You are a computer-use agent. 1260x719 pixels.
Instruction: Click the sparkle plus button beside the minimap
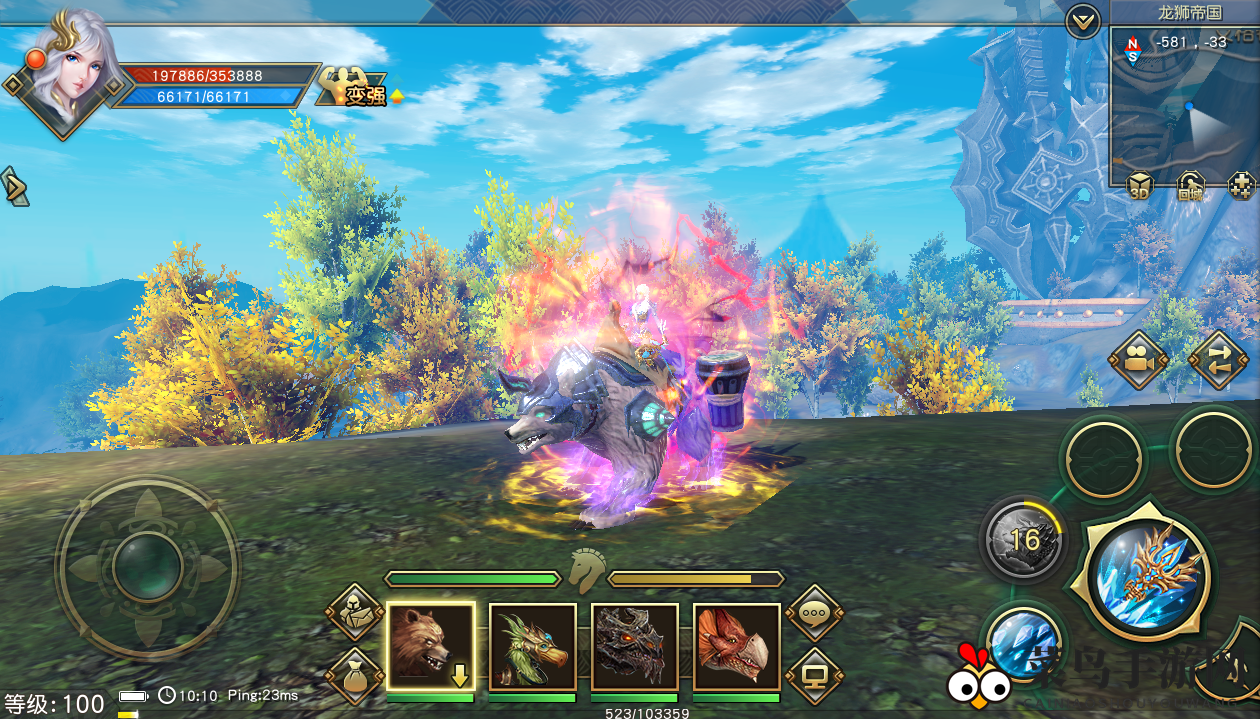click(1241, 185)
